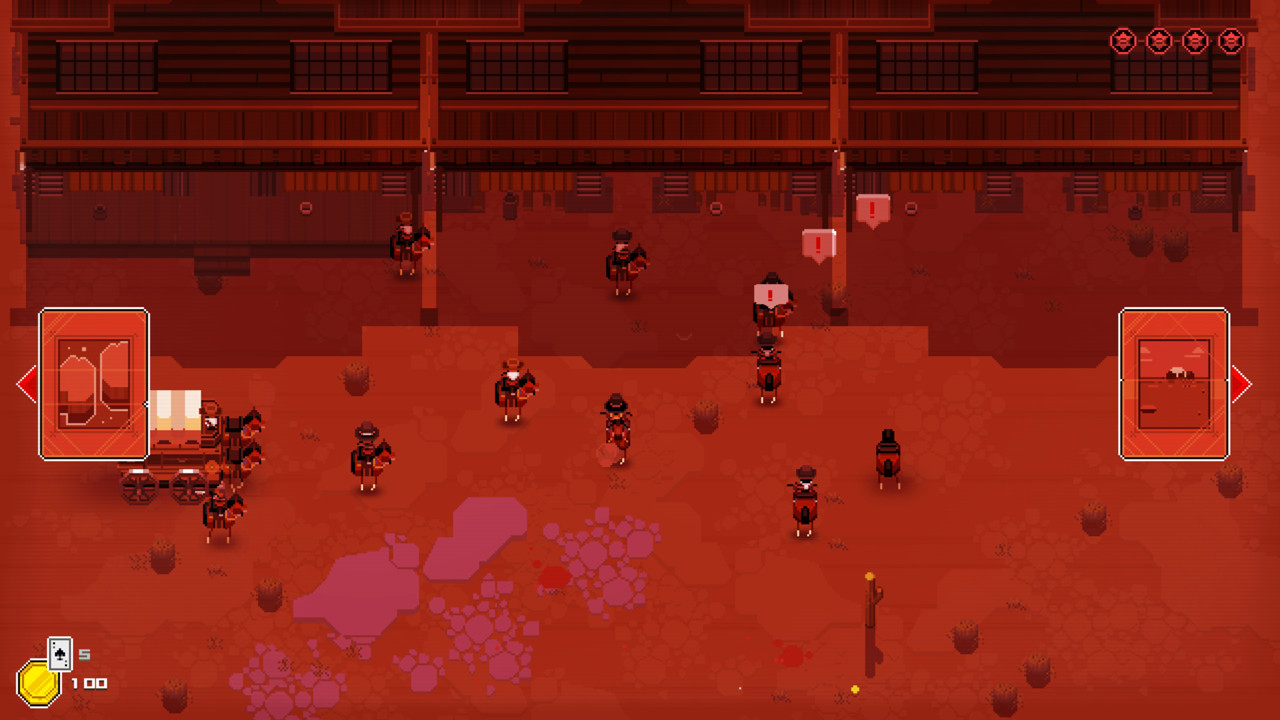Click the left red navigation arrow
Image resolution: width=1280 pixels, height=720 pixels.
click(x=27, y=383)
